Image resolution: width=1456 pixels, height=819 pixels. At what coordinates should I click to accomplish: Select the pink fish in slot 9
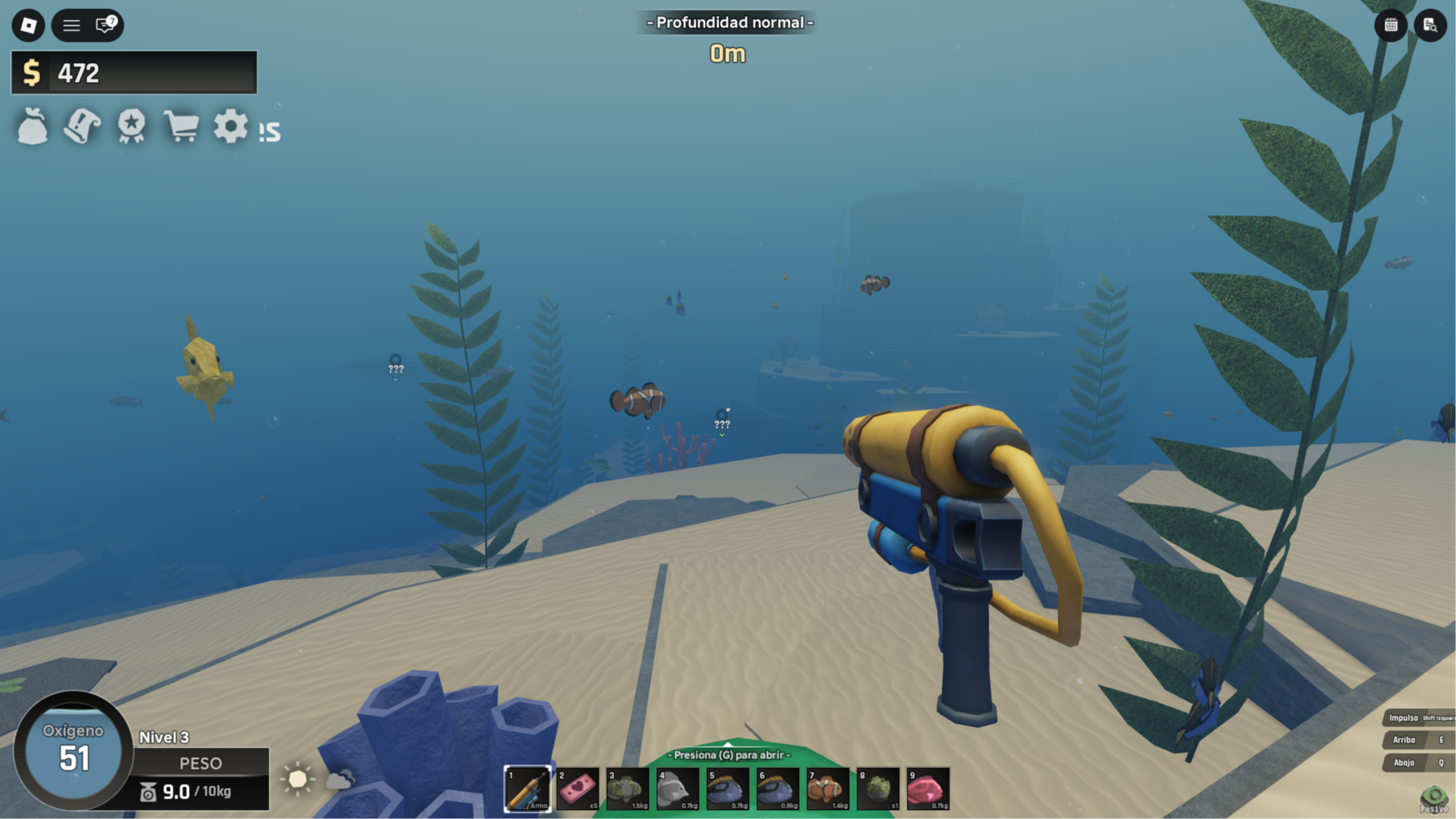(x=928, y=789)
